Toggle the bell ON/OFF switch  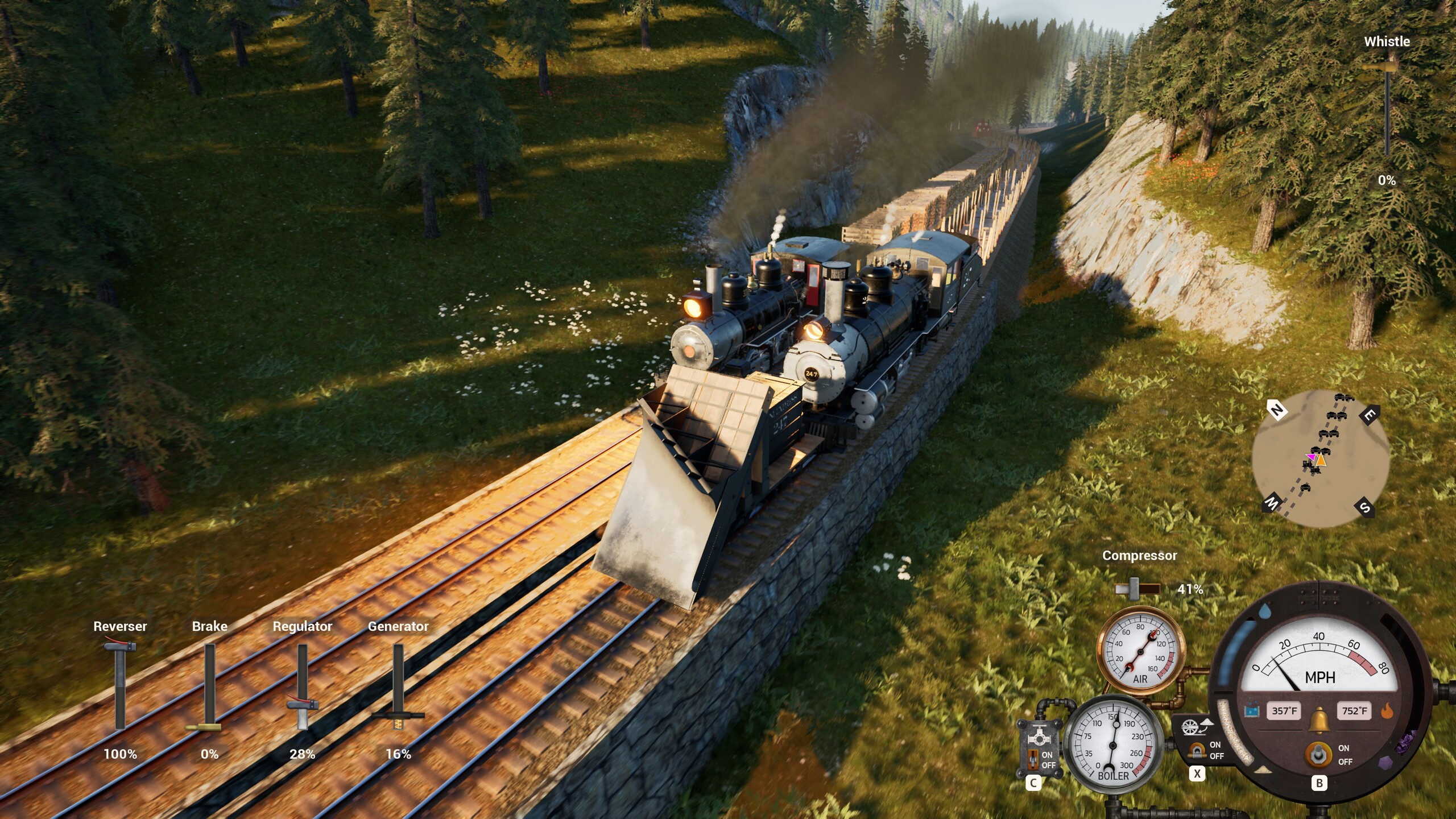(x=1318, y=755)
